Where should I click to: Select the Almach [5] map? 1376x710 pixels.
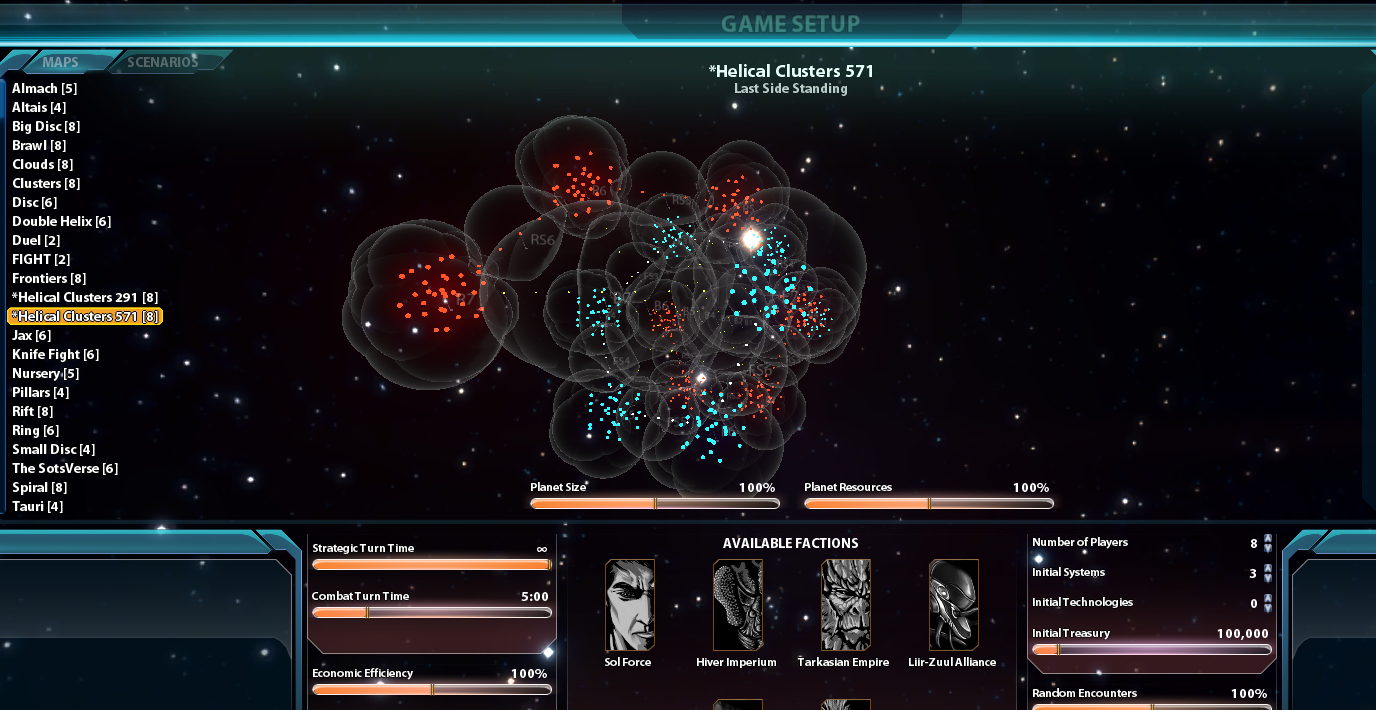(44, 88)
